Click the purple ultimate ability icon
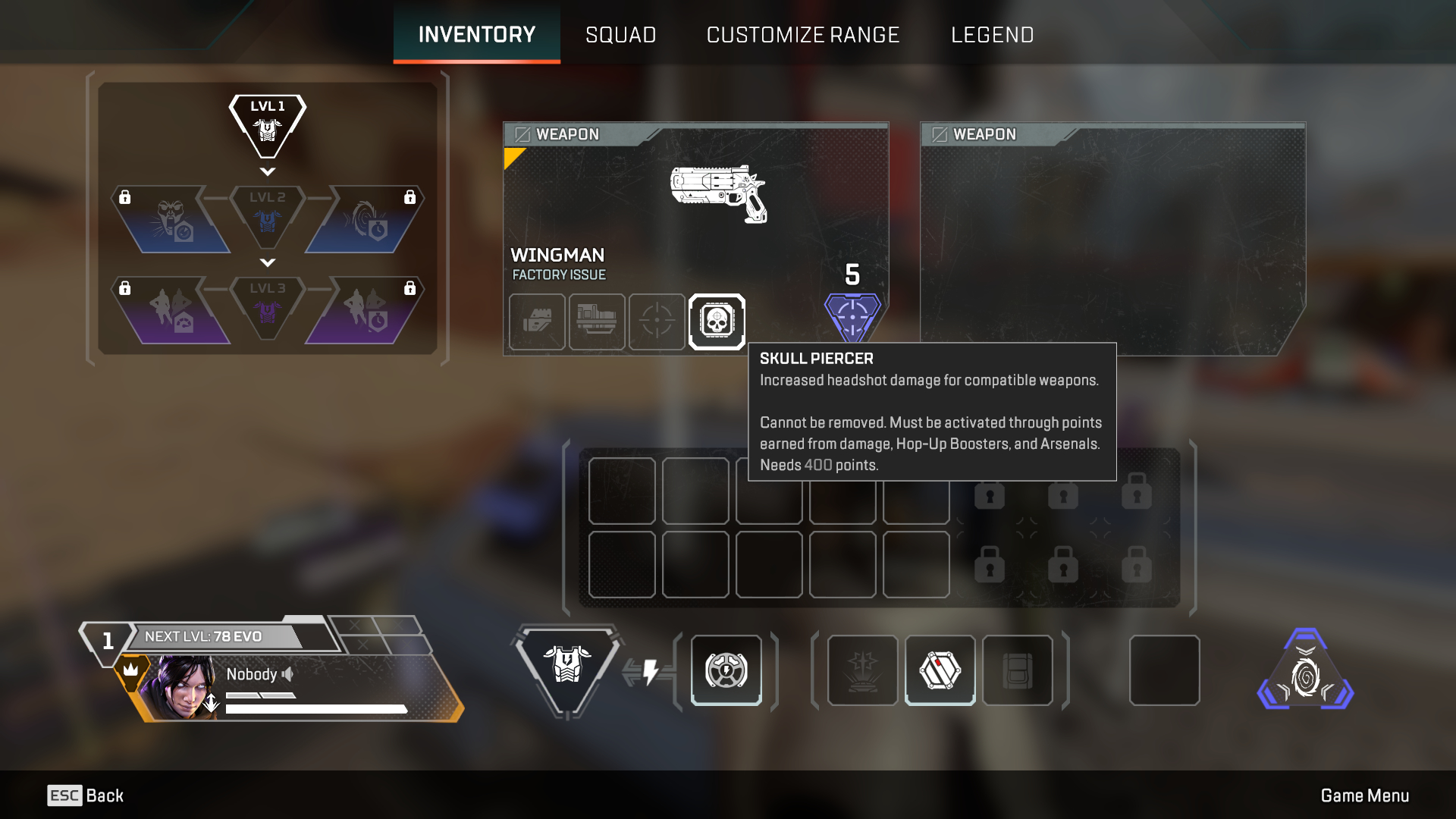This screenshot has width=1456, height=819. coord(1305,672)
